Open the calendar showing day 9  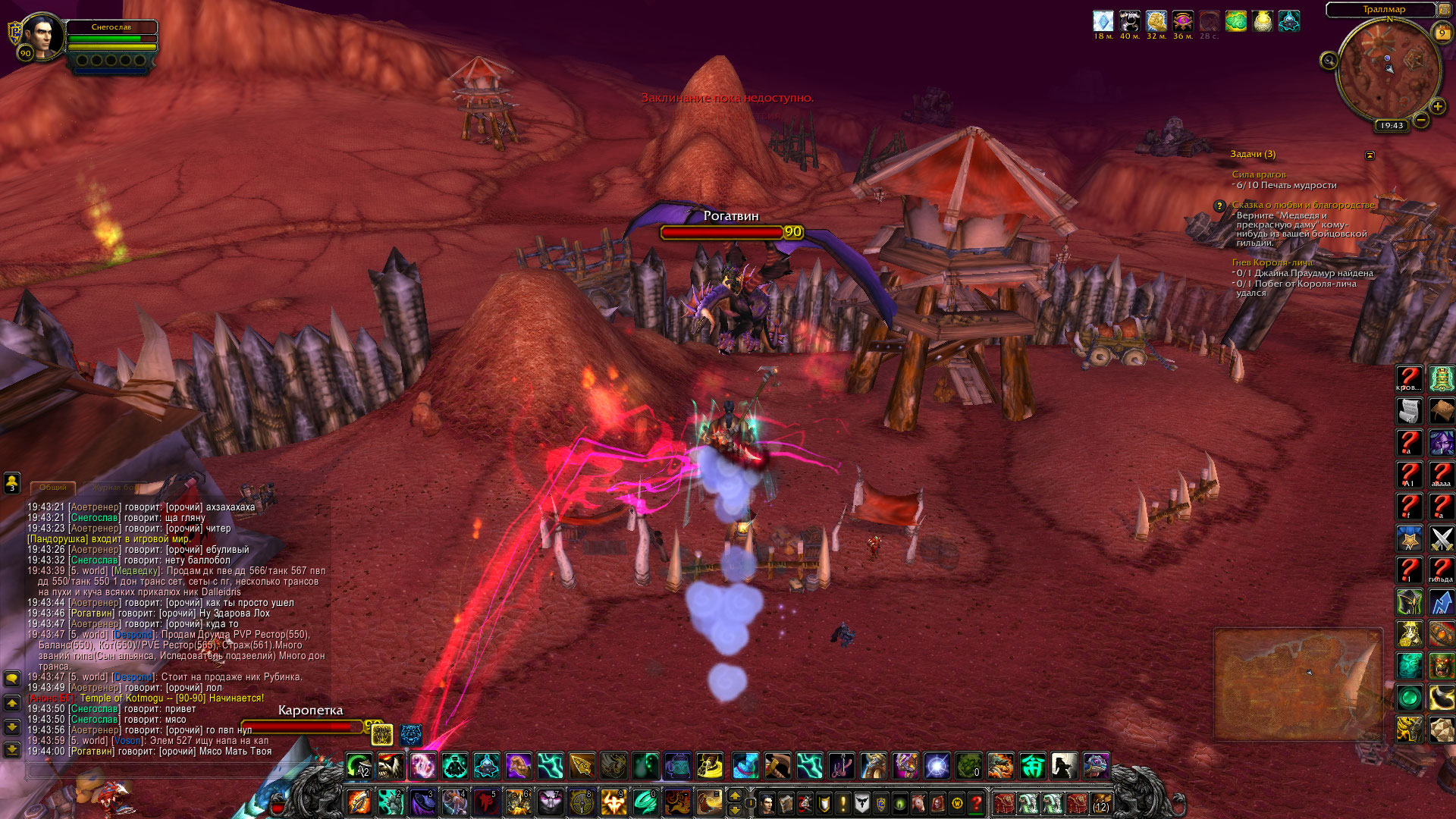(1442, 33)
